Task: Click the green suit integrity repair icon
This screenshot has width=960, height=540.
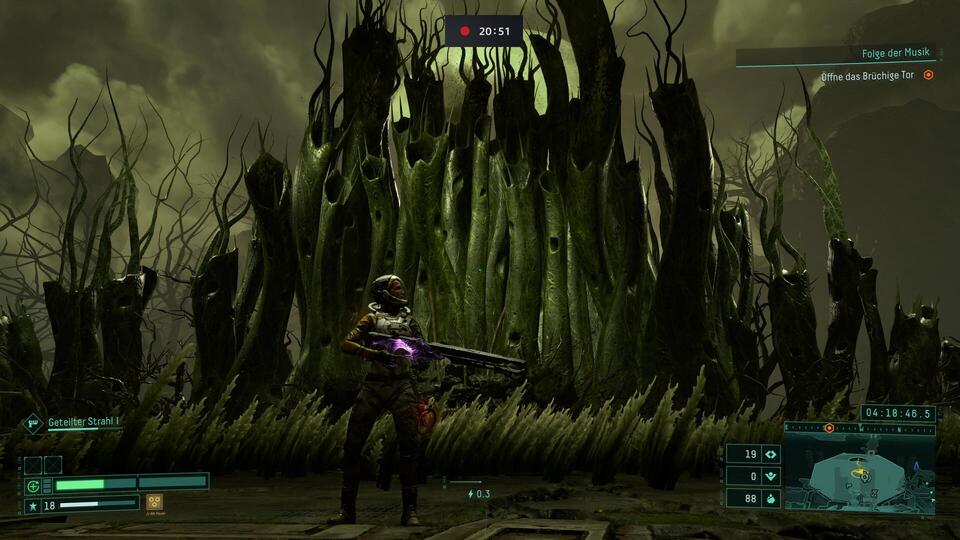Action: pyautogui.click(x=33, y=486)
